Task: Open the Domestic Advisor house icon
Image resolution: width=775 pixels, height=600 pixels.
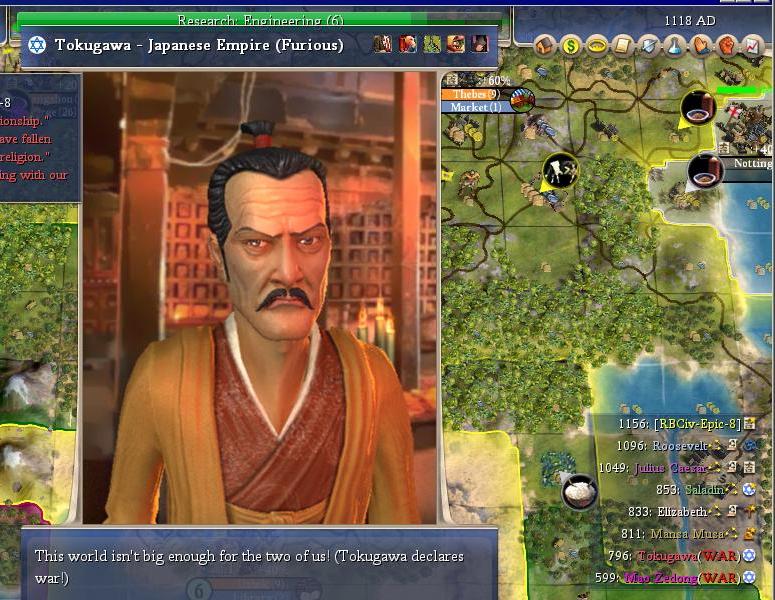Action: coord(545,45)
